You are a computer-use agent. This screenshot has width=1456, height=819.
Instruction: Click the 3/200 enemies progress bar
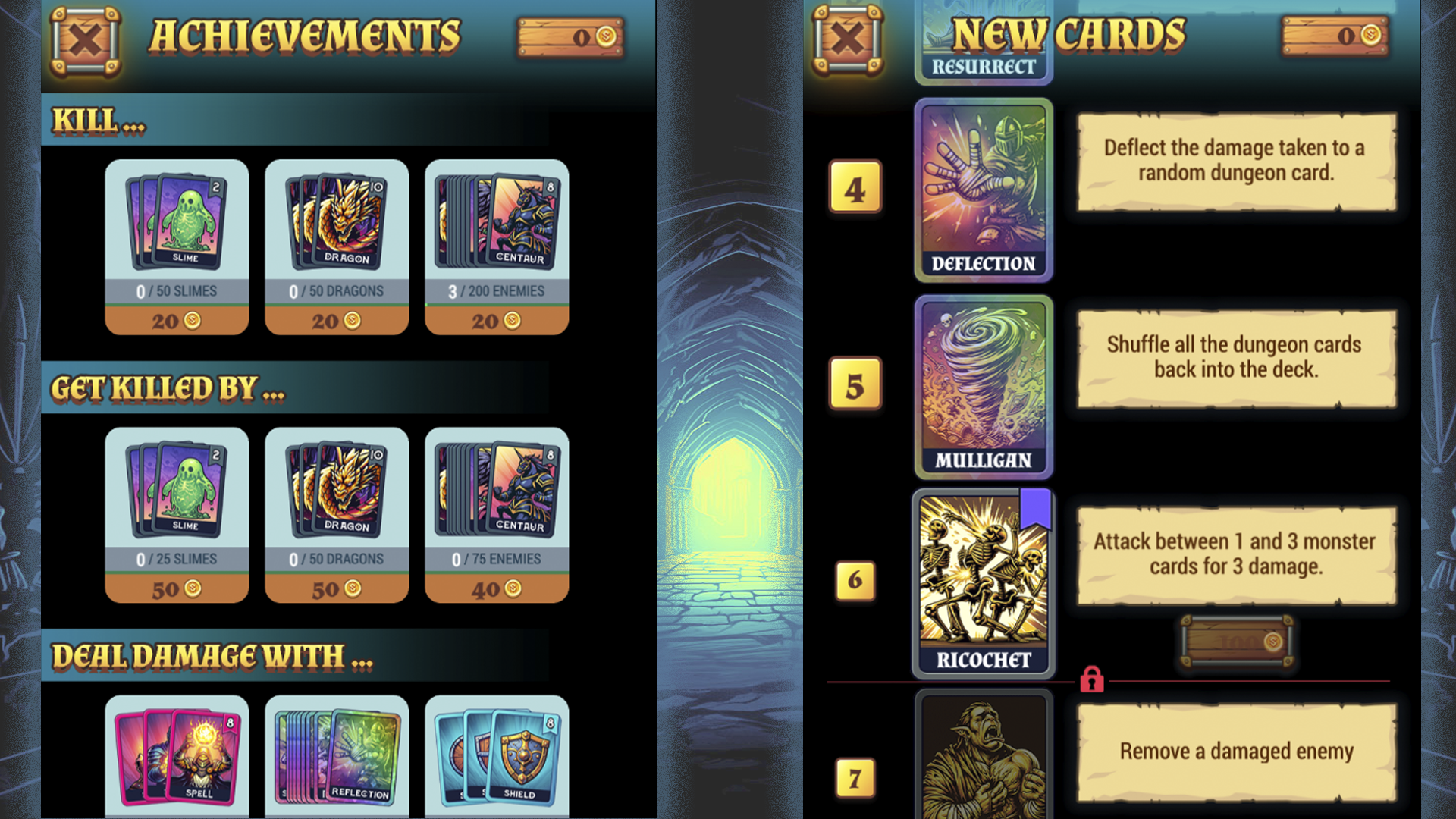pos(497,290)
